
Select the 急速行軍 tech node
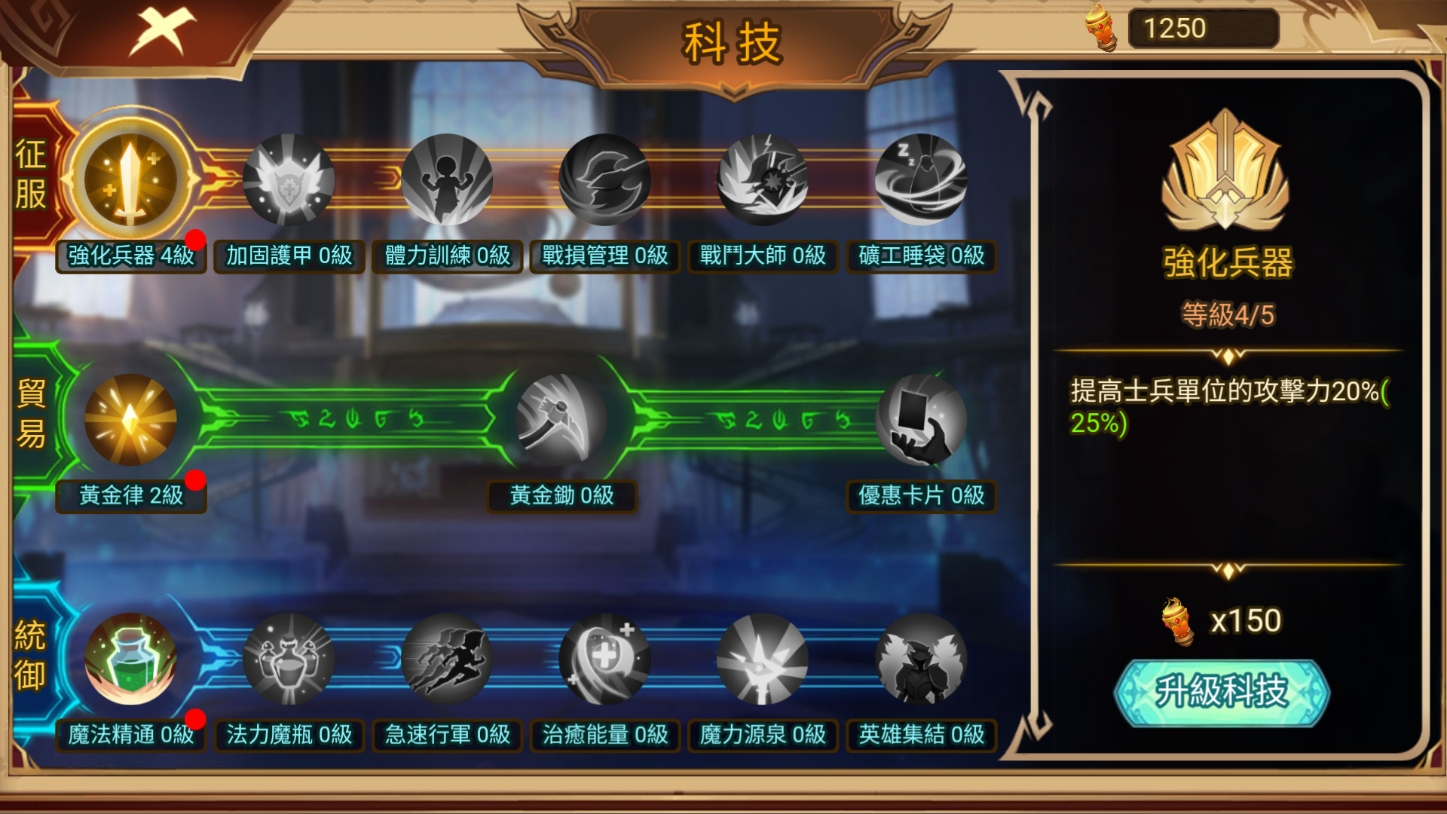(x=445, y=658)
